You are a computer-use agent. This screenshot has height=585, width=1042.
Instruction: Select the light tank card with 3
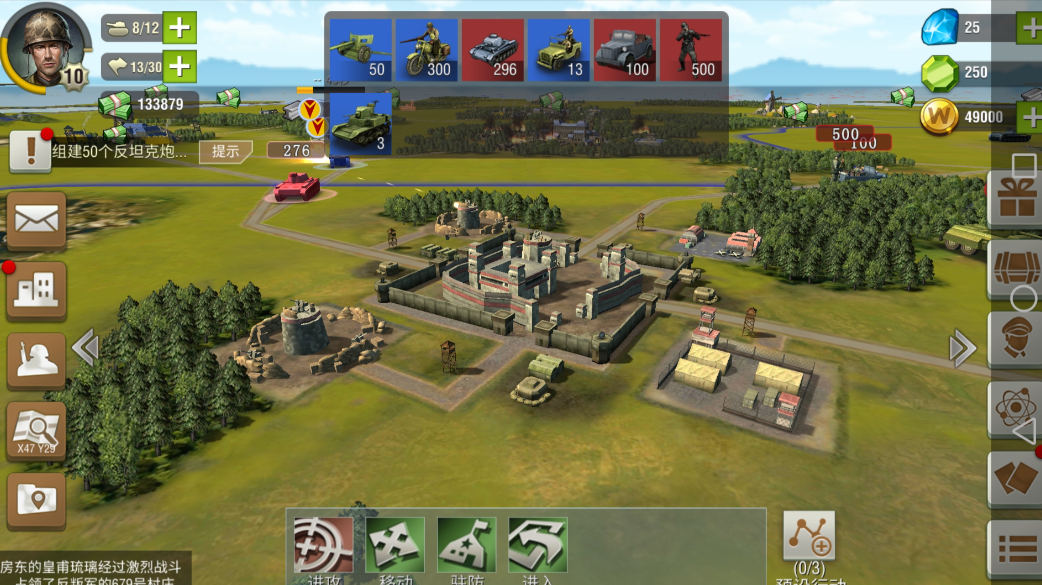(x=360, y=124)
